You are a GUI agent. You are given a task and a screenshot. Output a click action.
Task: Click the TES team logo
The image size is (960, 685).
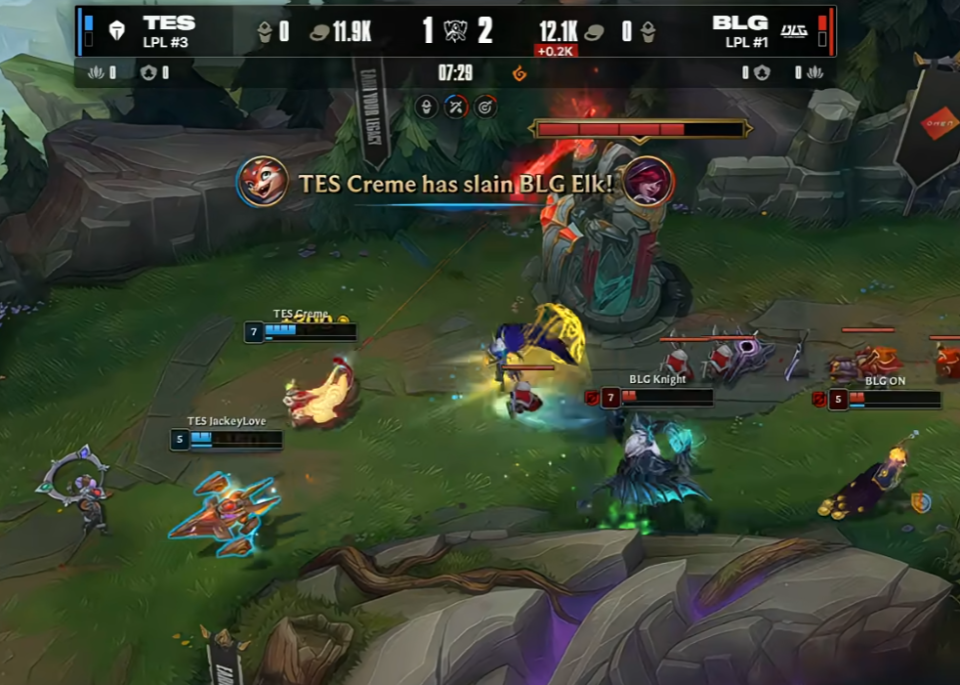click(117, 31)
